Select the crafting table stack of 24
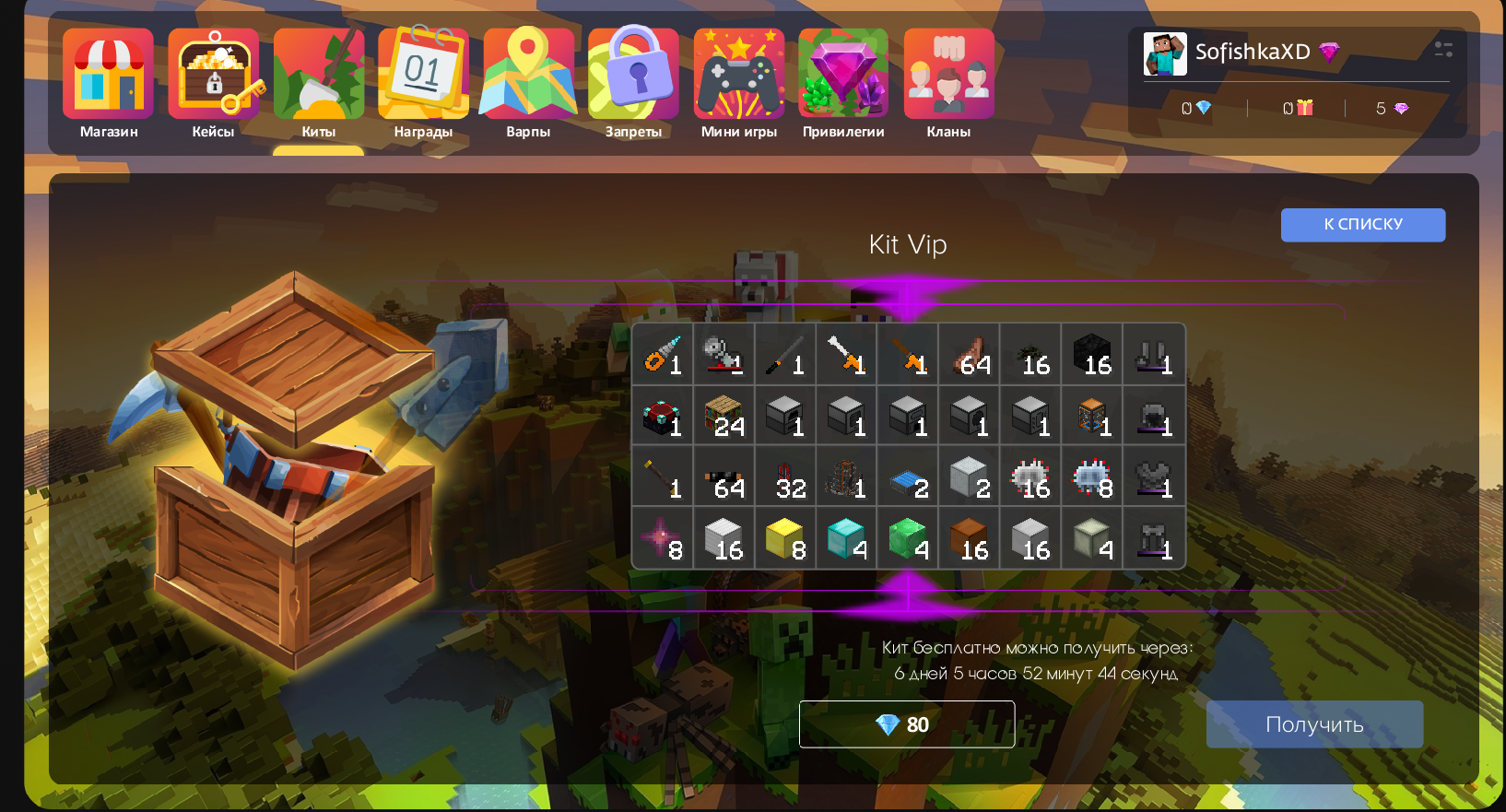 (x=724, y=416)
